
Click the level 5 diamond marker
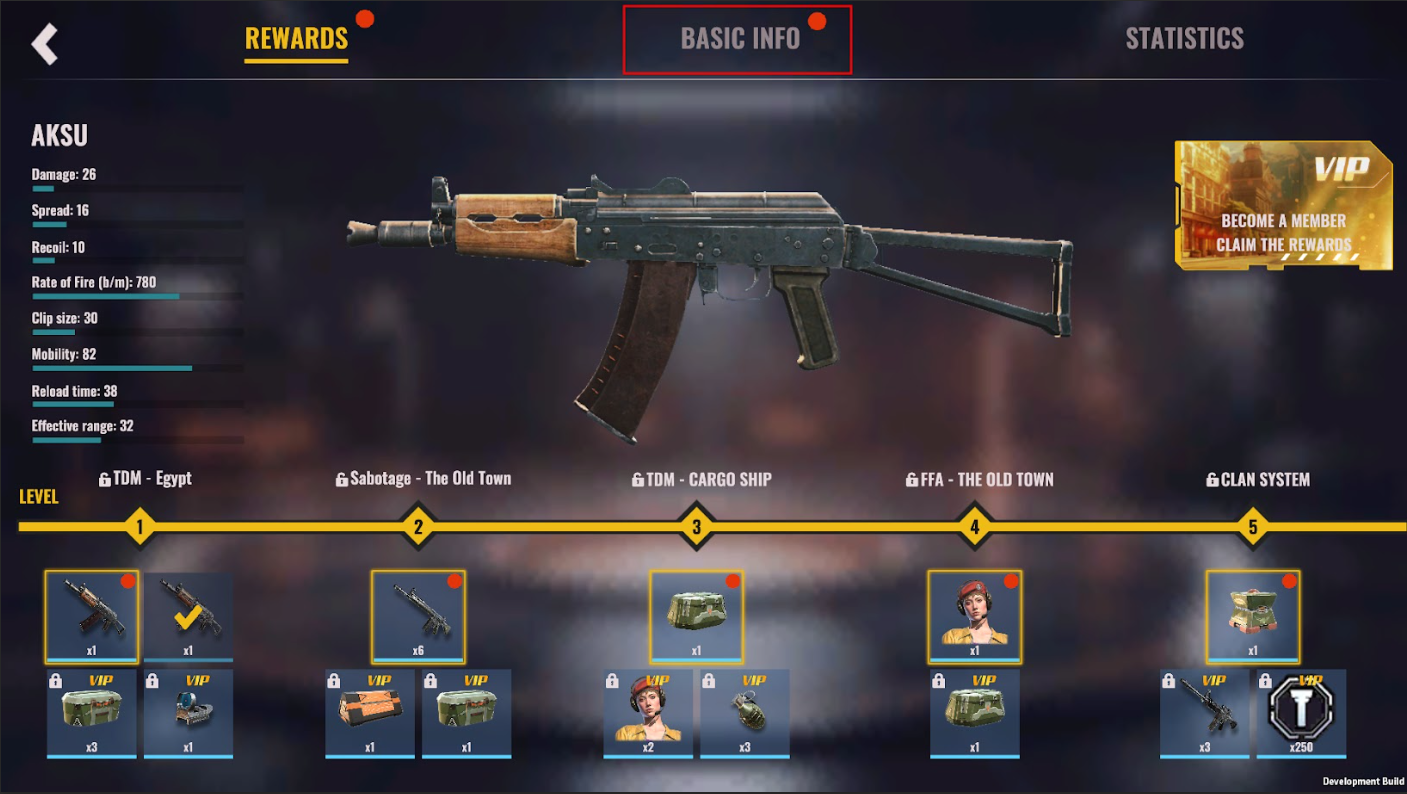tap(1252, 526)
